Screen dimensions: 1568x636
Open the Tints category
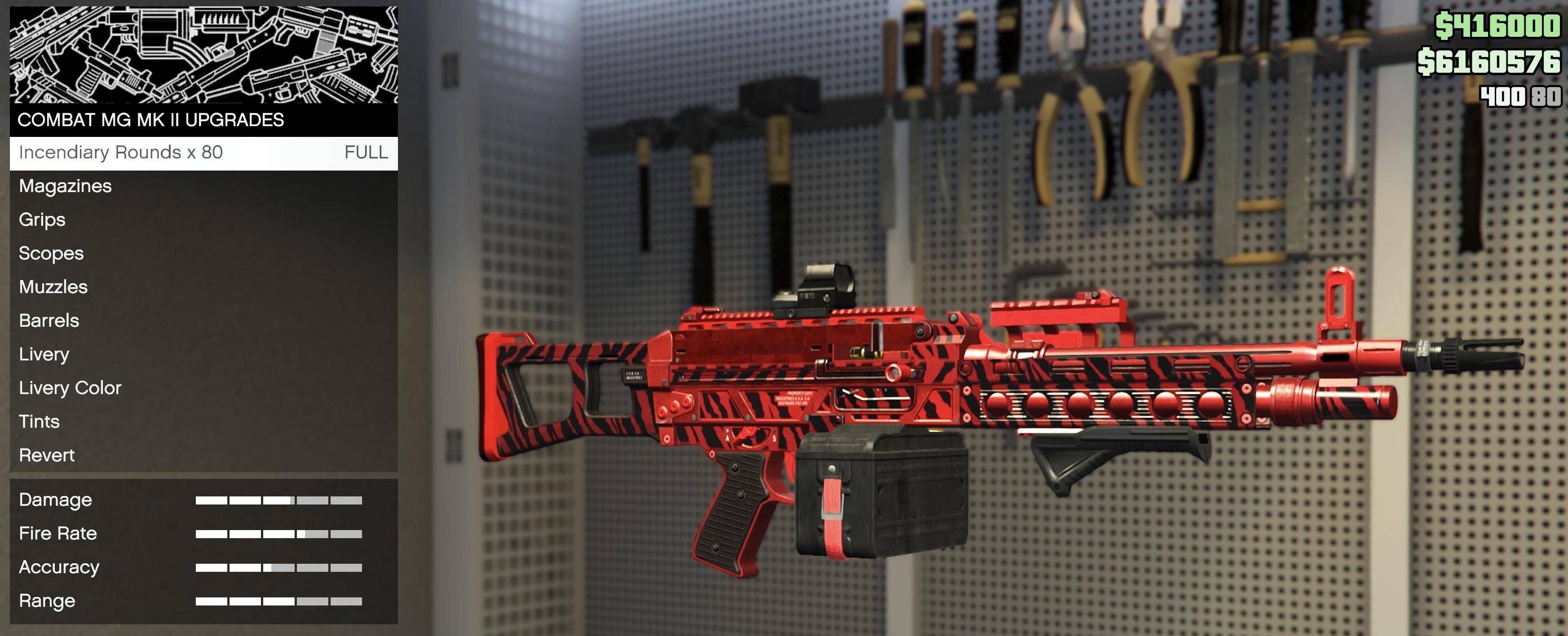point(40,421)
